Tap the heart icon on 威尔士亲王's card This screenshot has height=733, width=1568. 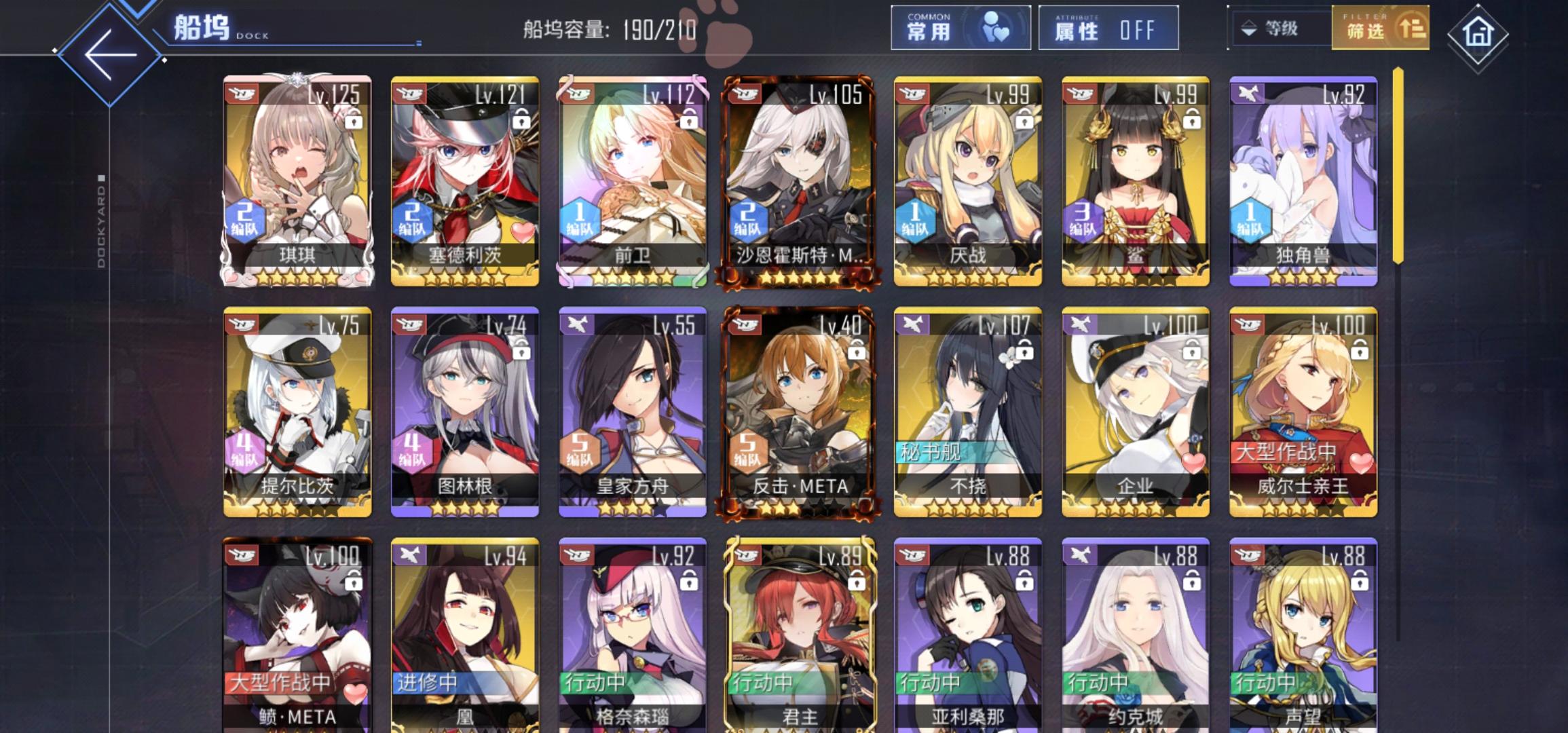click(1362, 464)
